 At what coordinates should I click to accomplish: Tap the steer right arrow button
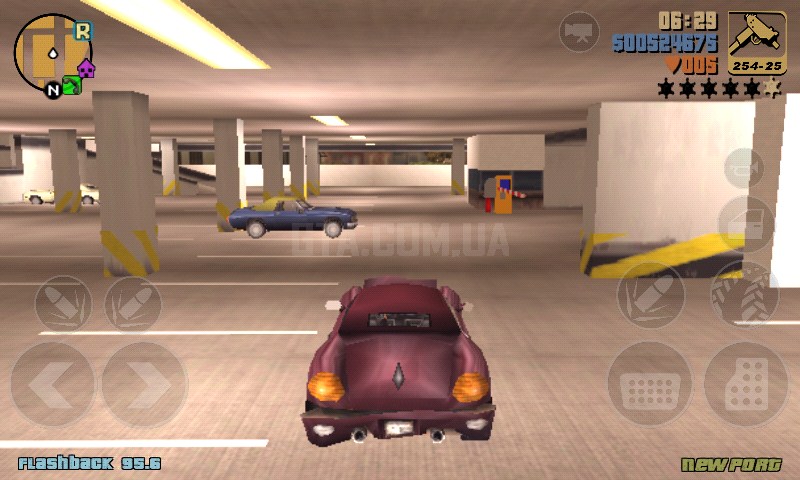coord(143,385)
